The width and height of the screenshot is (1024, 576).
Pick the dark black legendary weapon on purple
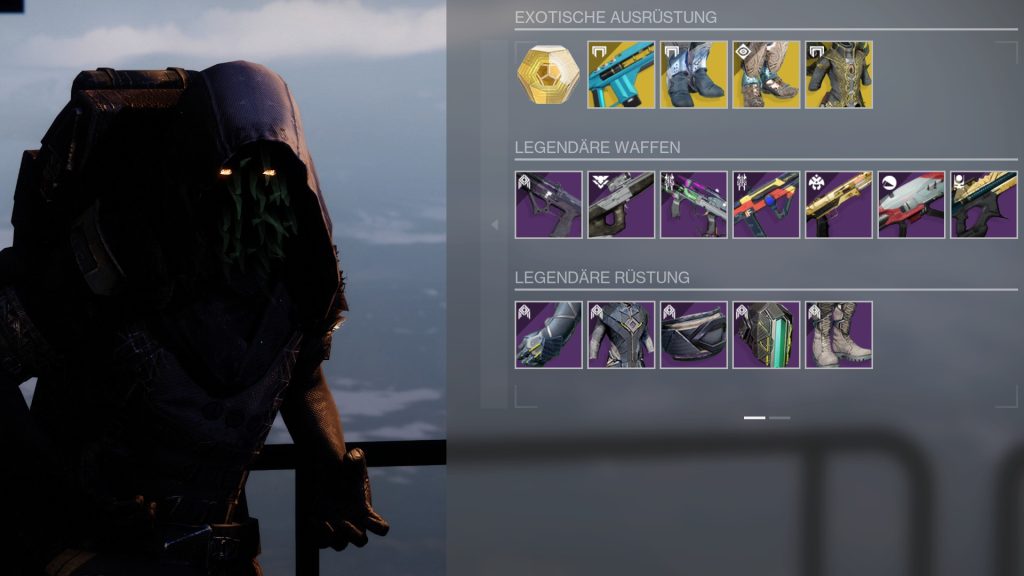click(548, 205)
